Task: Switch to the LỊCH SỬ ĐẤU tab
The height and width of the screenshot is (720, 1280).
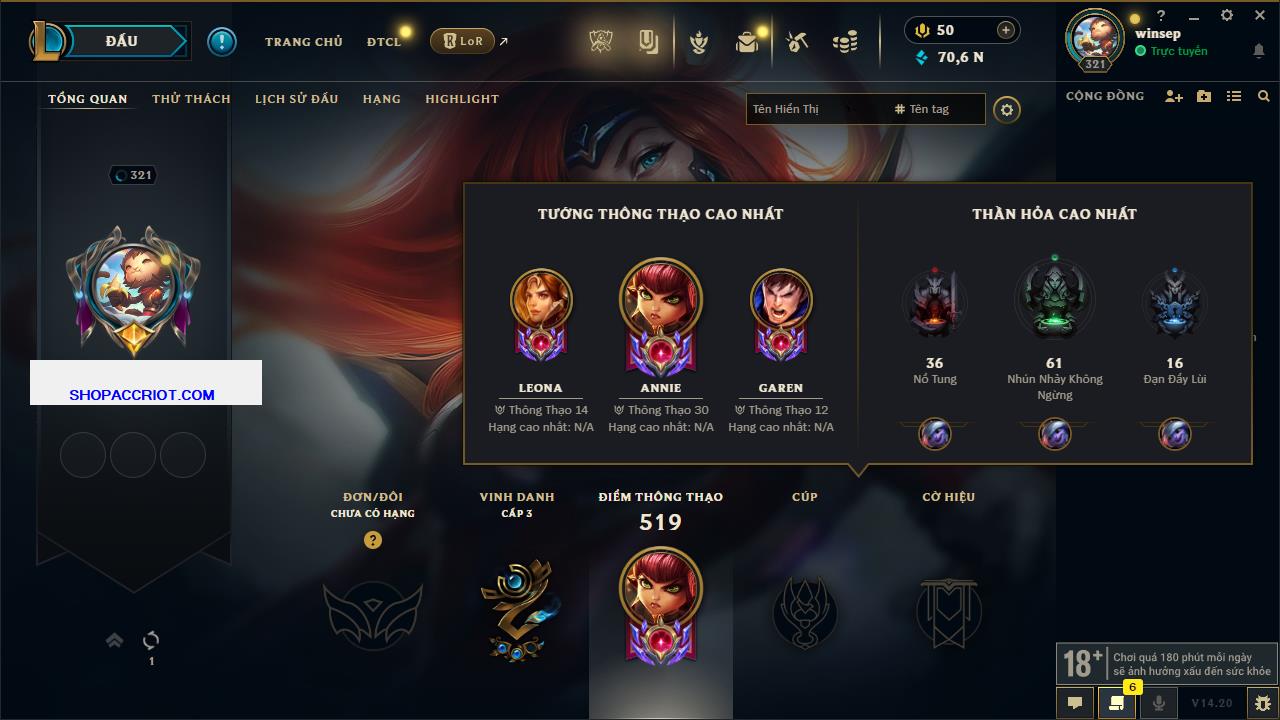Action: pyautogui.click(x=296, y=99)
